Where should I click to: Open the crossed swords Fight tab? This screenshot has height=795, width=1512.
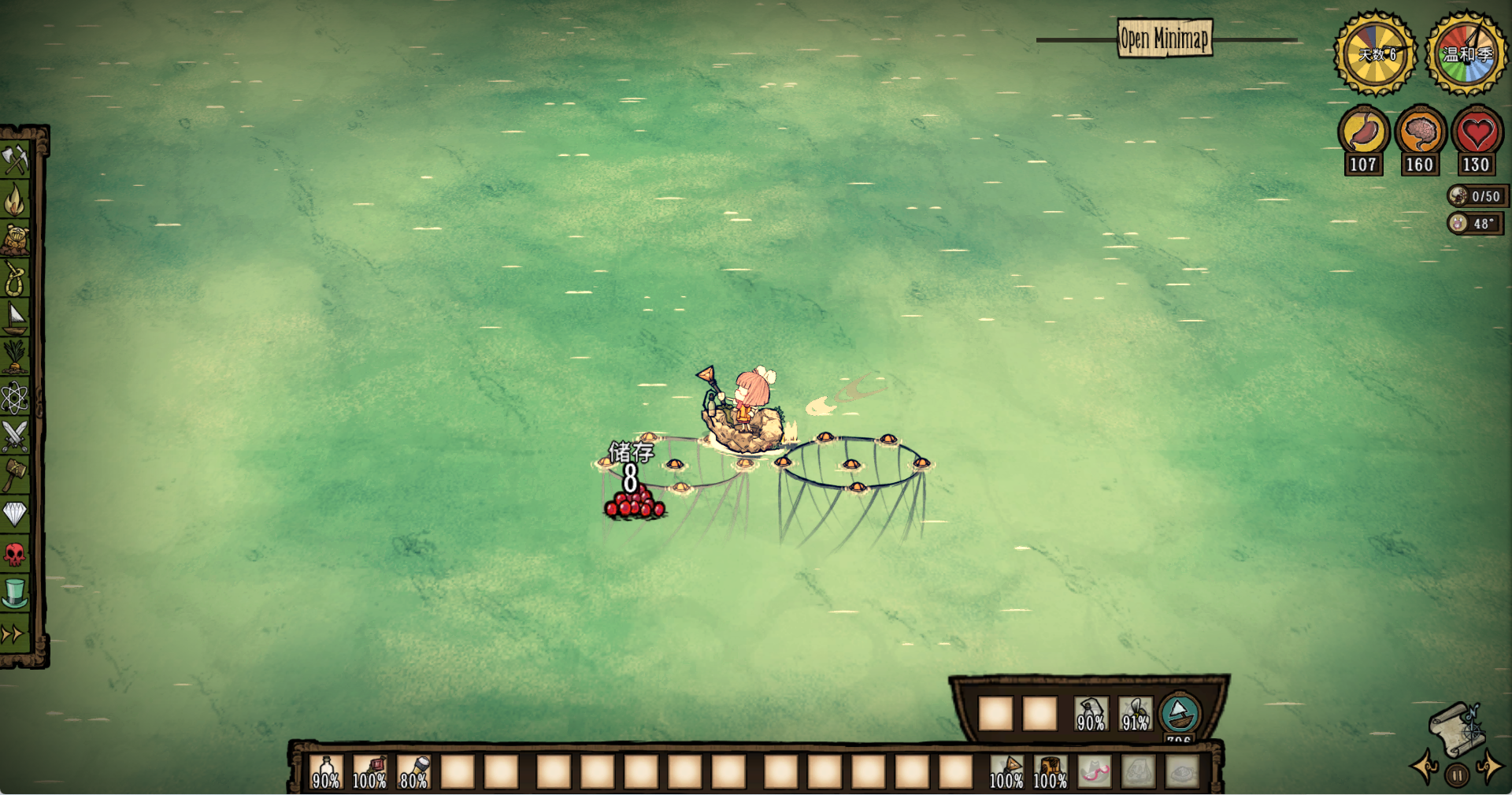click(15, 436)
